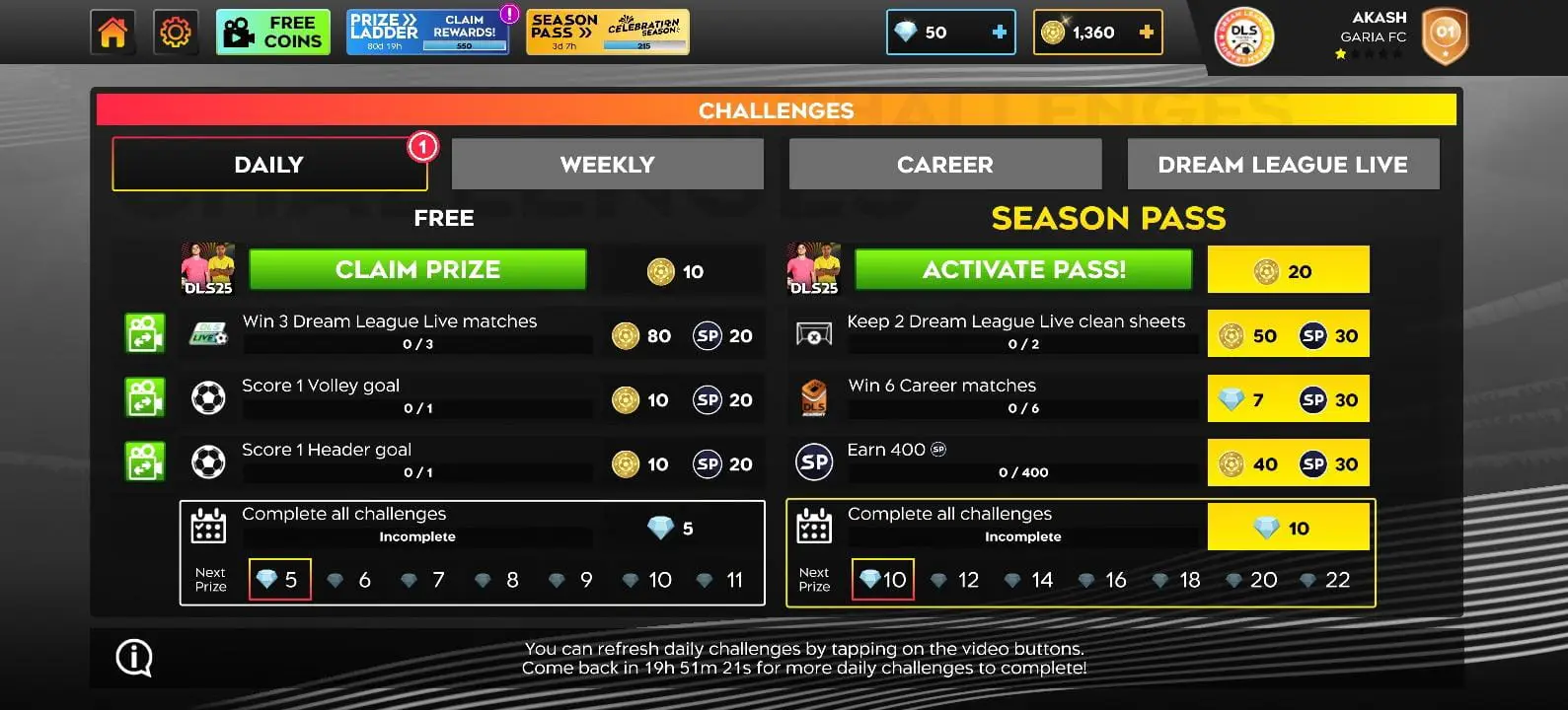
Task: Tap the info icon at bottom left
Action: [133, 658]
